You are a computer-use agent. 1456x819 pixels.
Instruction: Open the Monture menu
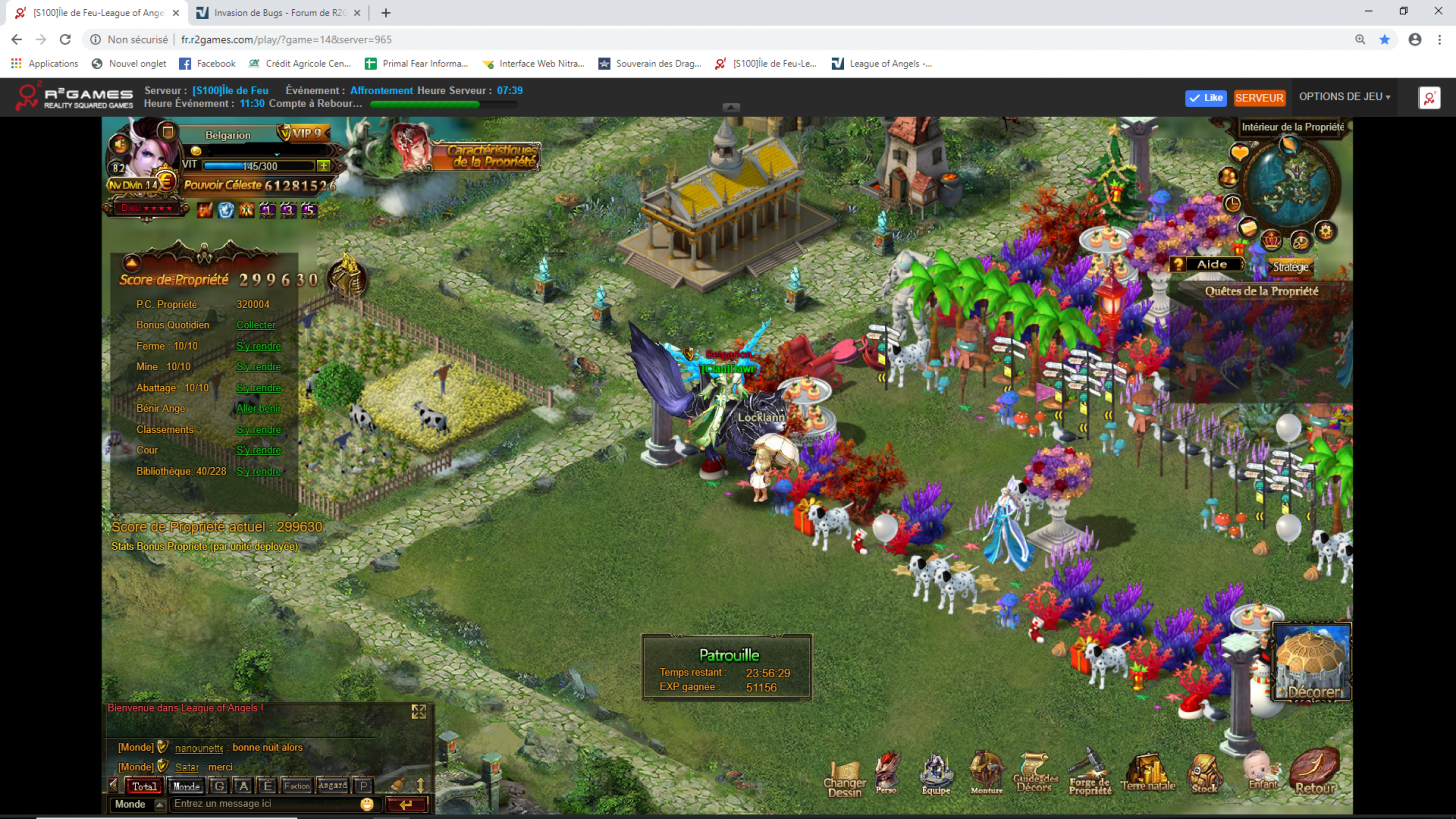click(986, 772)
